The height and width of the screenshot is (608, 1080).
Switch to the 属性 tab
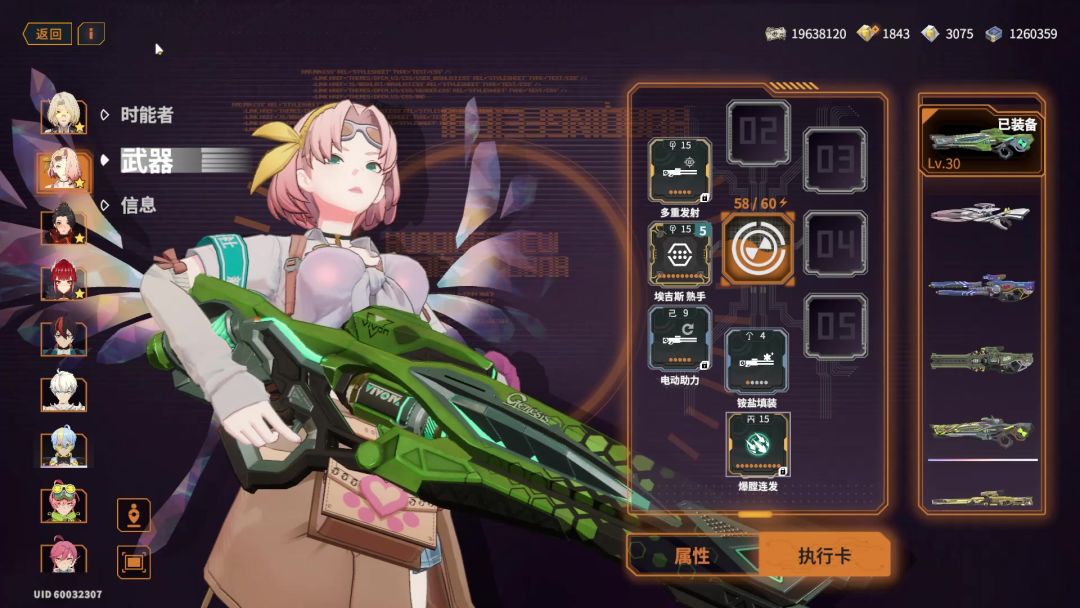692,556
